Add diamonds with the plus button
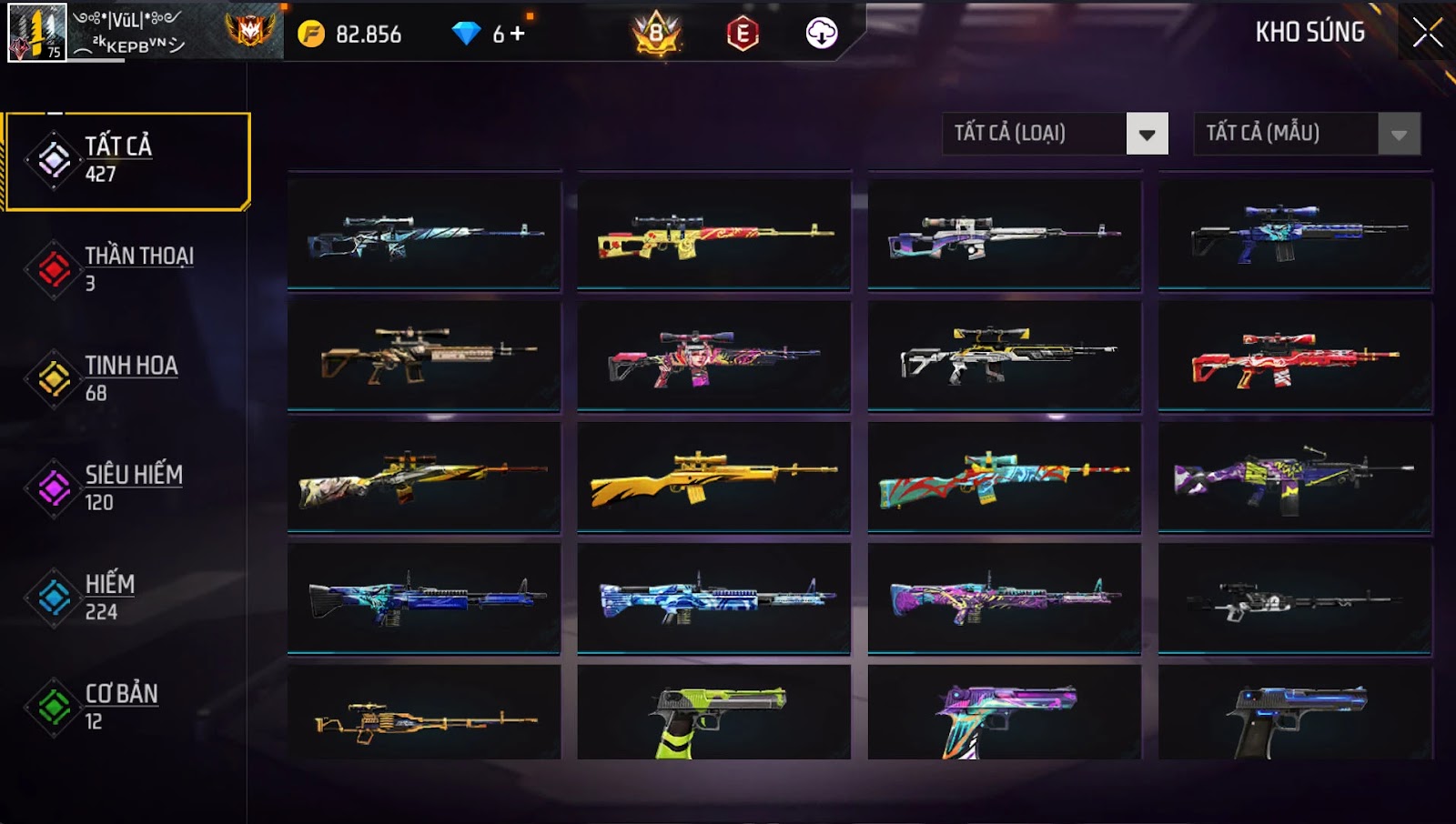The image size is (1456, 824). pos(518,34)
